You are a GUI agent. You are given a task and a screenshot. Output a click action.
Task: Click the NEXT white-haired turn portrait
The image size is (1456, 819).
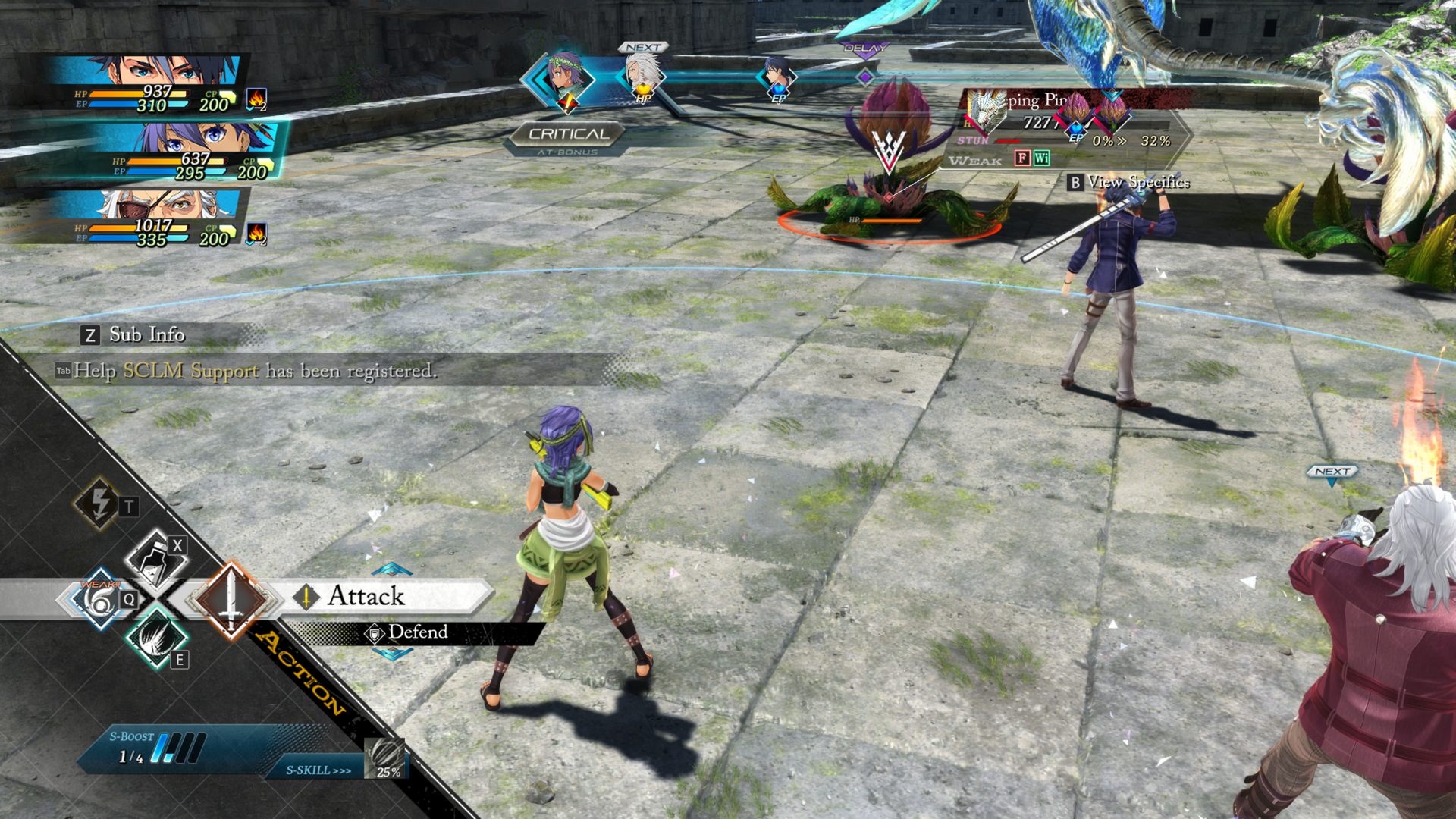click(x=643, y=76)
